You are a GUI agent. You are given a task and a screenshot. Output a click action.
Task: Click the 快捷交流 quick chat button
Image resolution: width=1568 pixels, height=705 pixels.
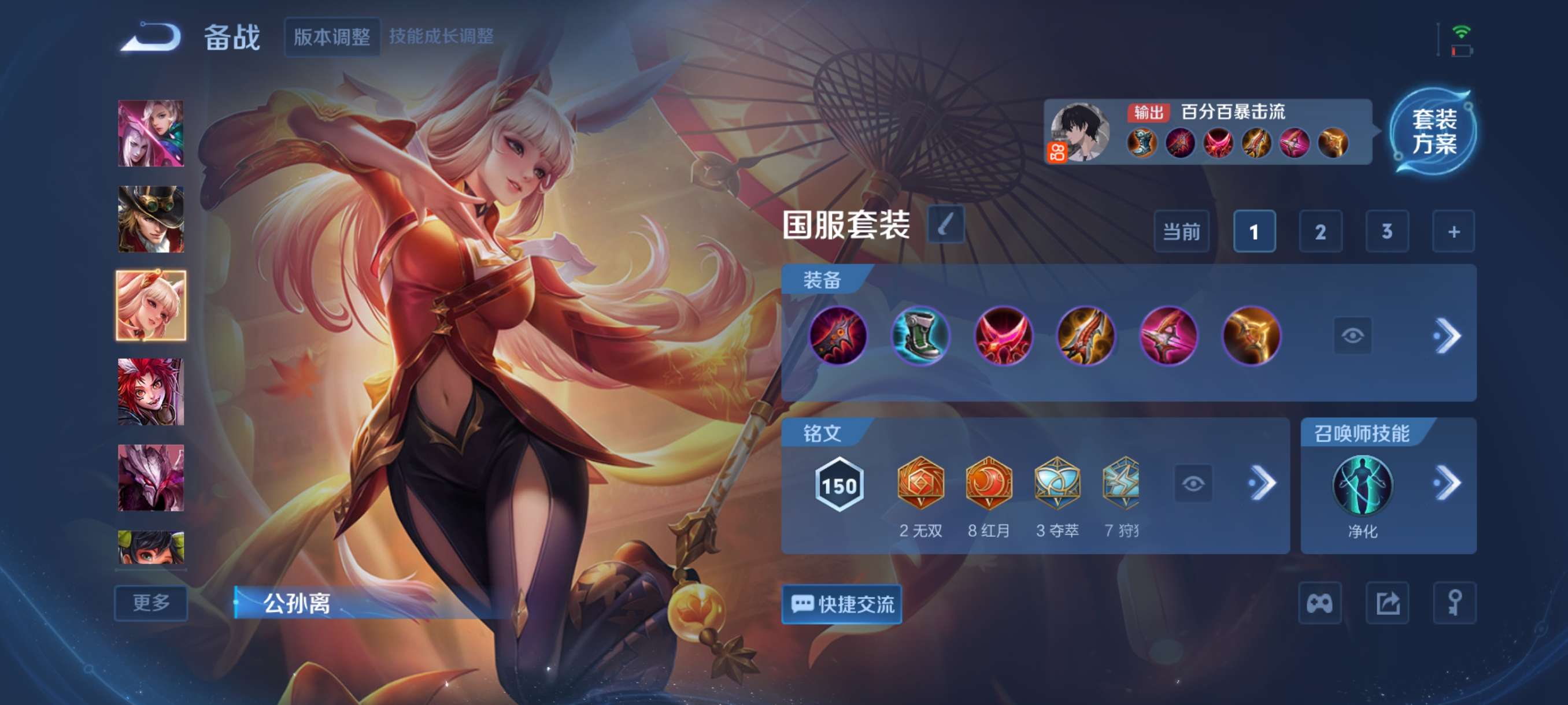point(842,602)
